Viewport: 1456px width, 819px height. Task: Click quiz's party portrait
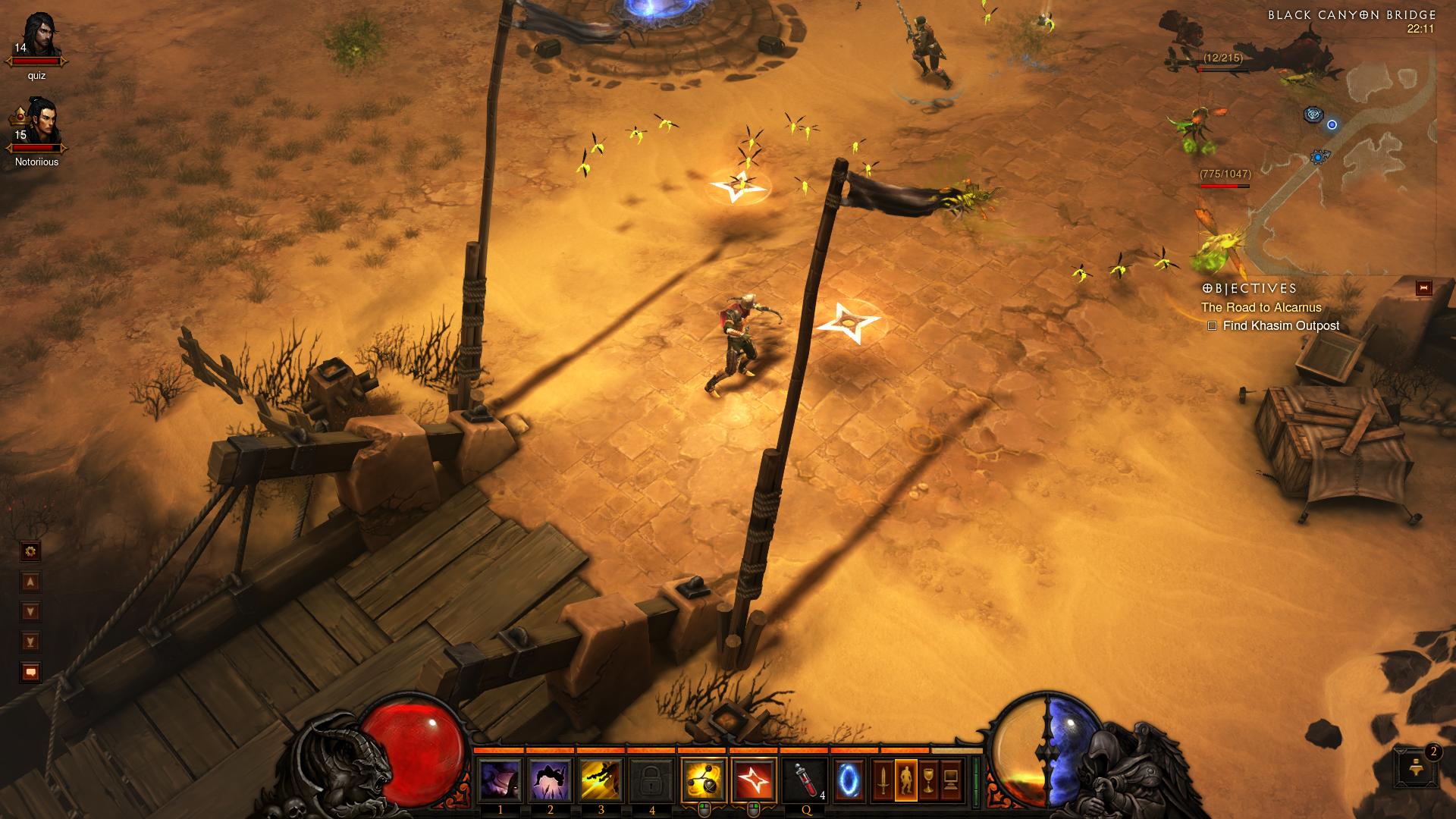[36, 39]
